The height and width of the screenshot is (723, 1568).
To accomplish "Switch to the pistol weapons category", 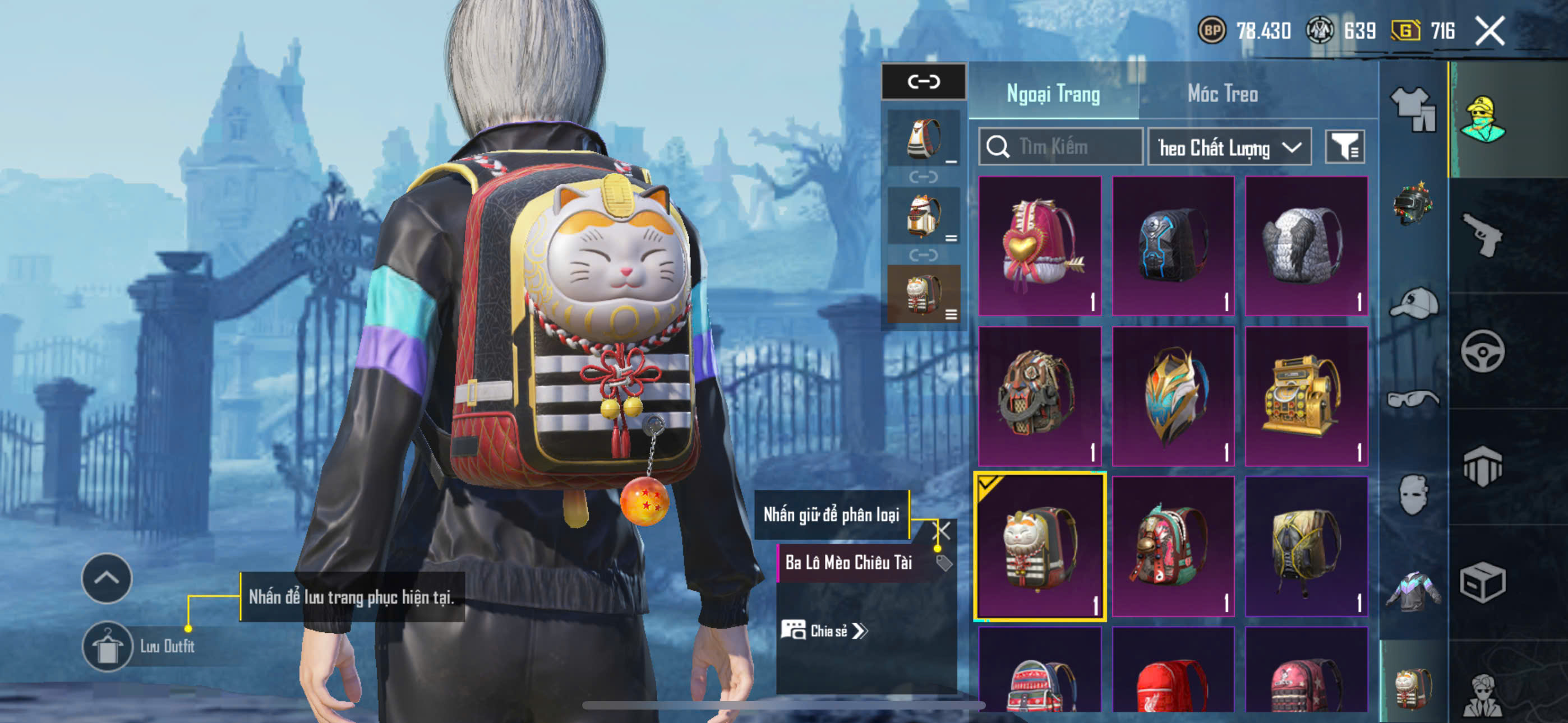I will click(1482, 235).
